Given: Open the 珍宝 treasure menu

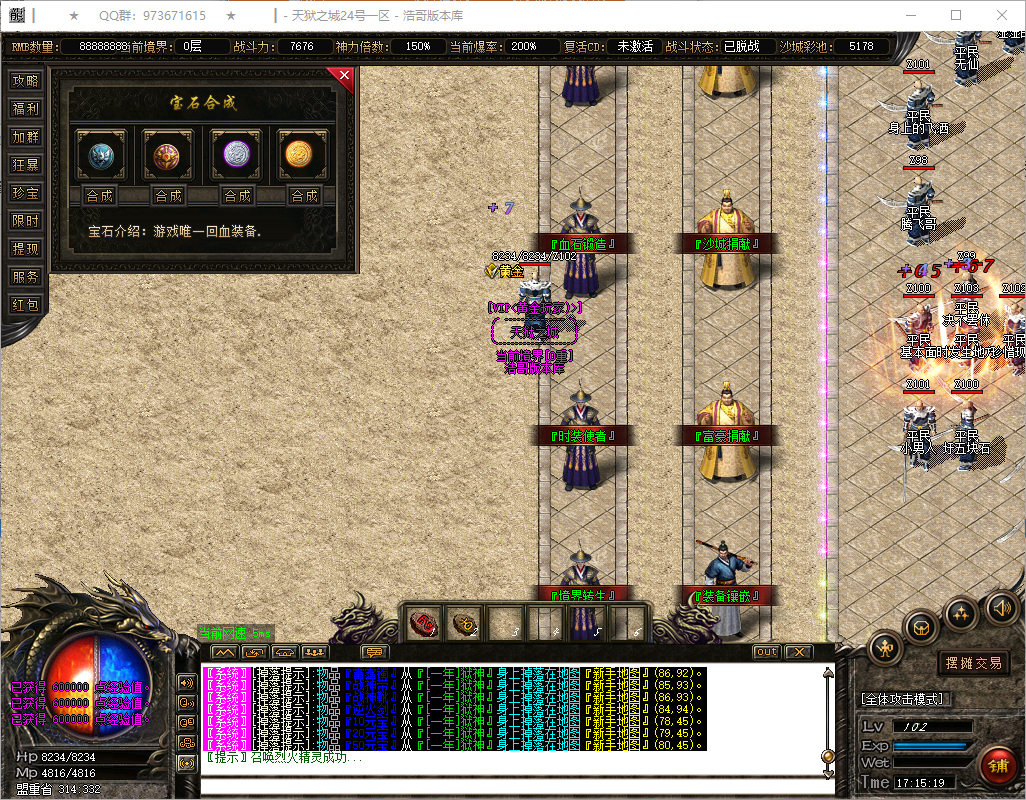Looking at the screenshot, I should pos(25,193).
